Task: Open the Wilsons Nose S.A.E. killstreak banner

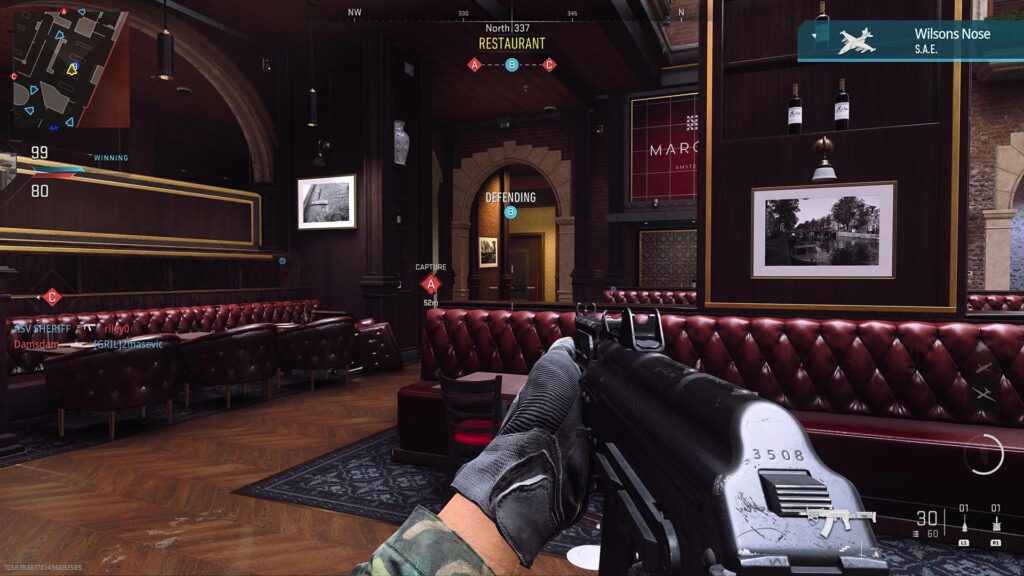Action: 910,41
